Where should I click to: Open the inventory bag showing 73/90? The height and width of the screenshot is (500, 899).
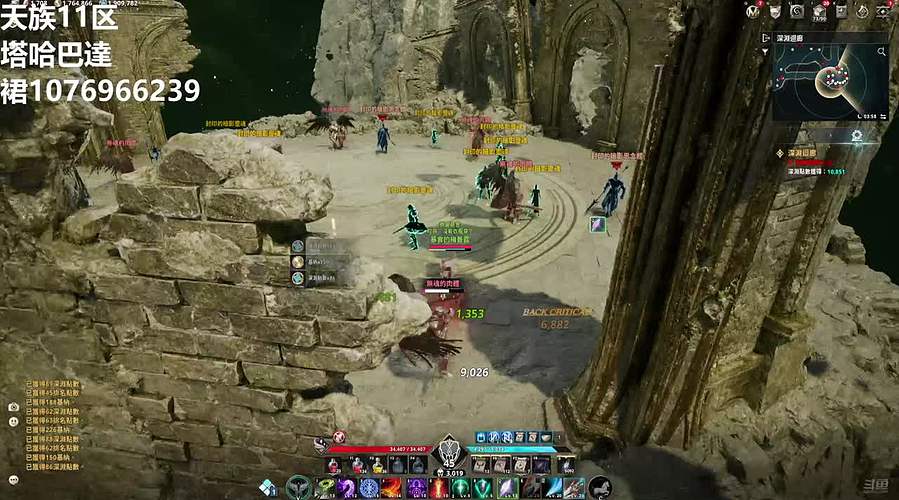(818, 10)
